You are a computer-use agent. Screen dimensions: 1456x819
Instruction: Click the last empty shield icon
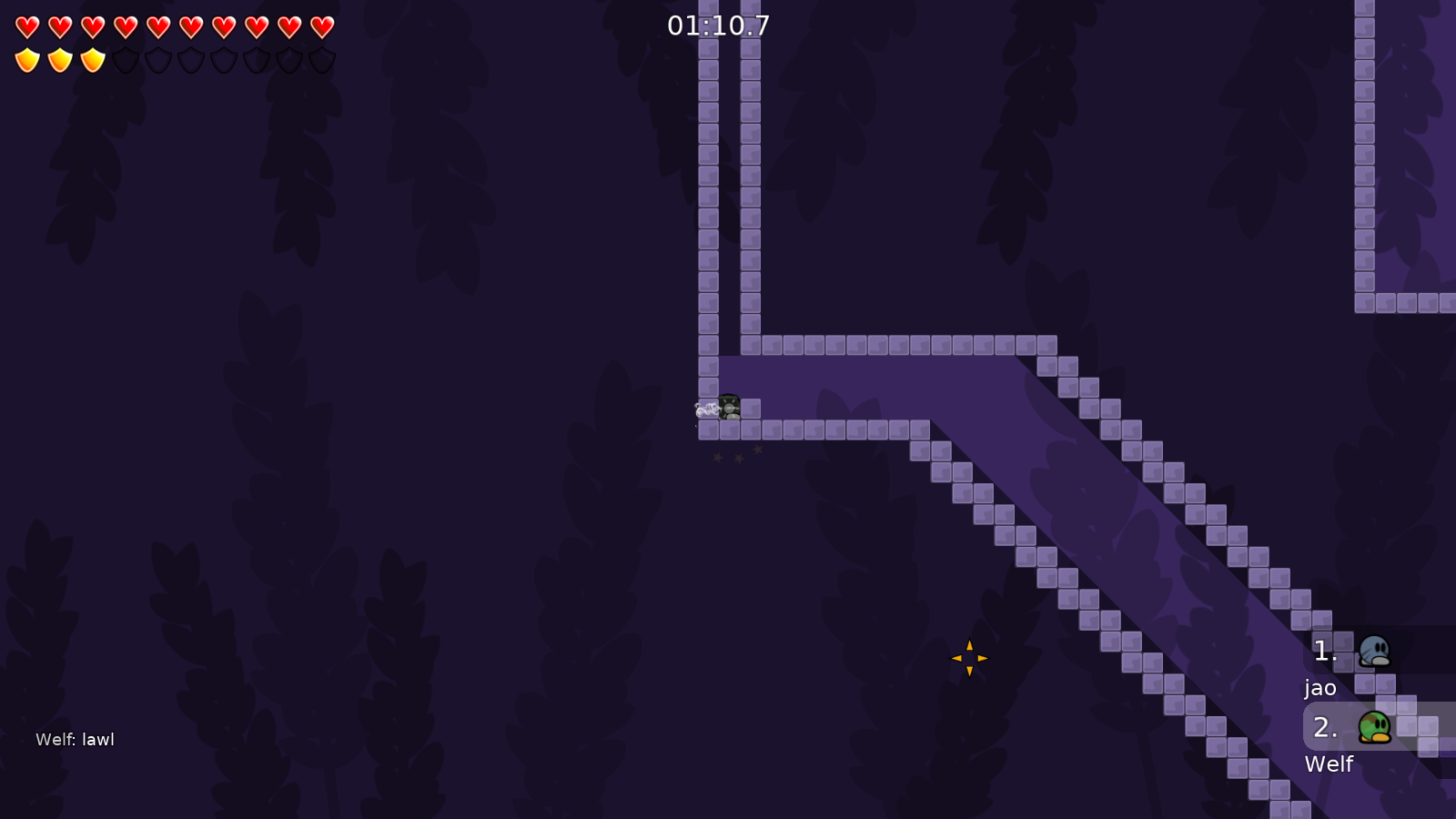(x=320, y=58)
